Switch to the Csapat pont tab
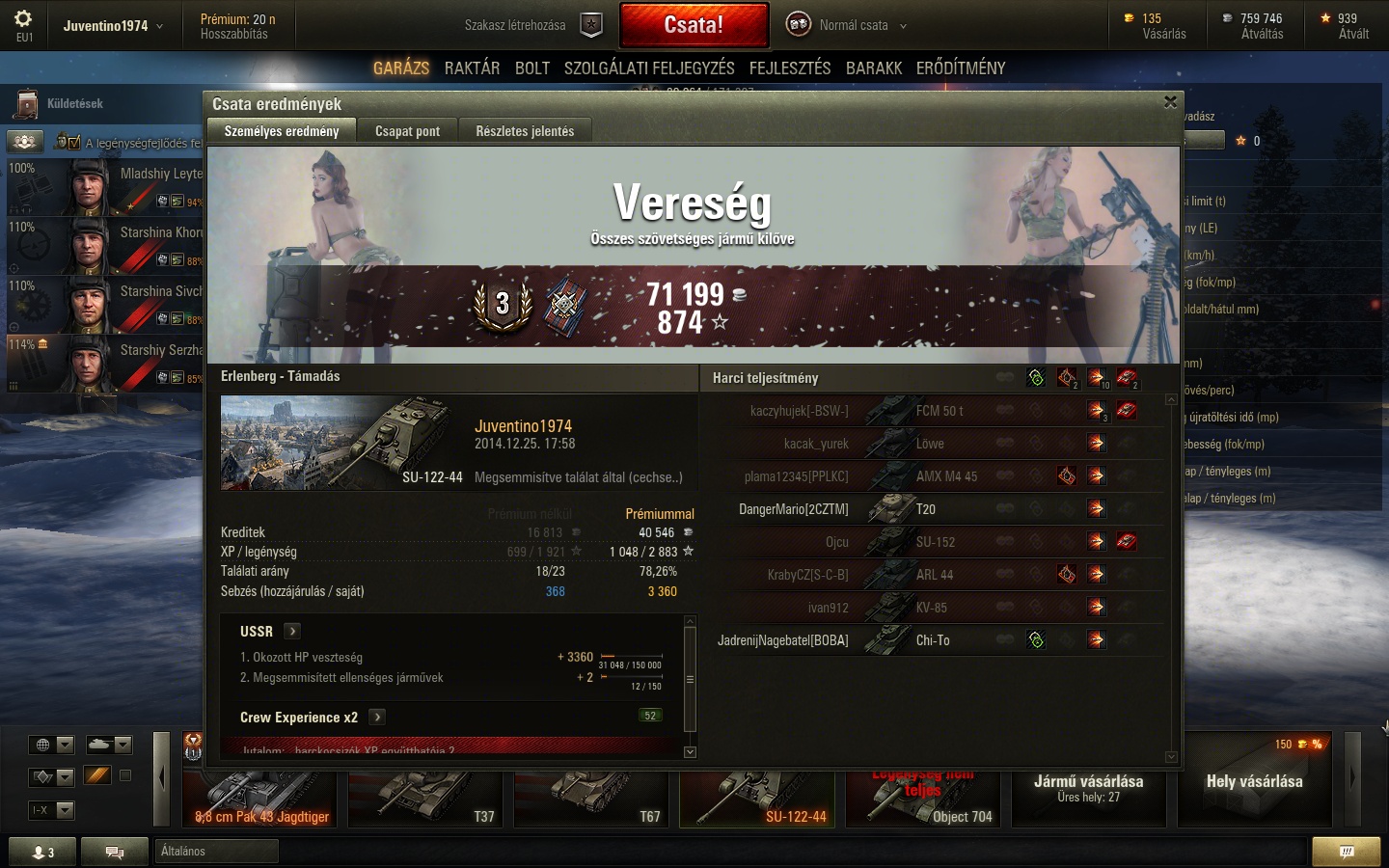This screenshot has height=868, width=1389. click(x=407, y=131)
